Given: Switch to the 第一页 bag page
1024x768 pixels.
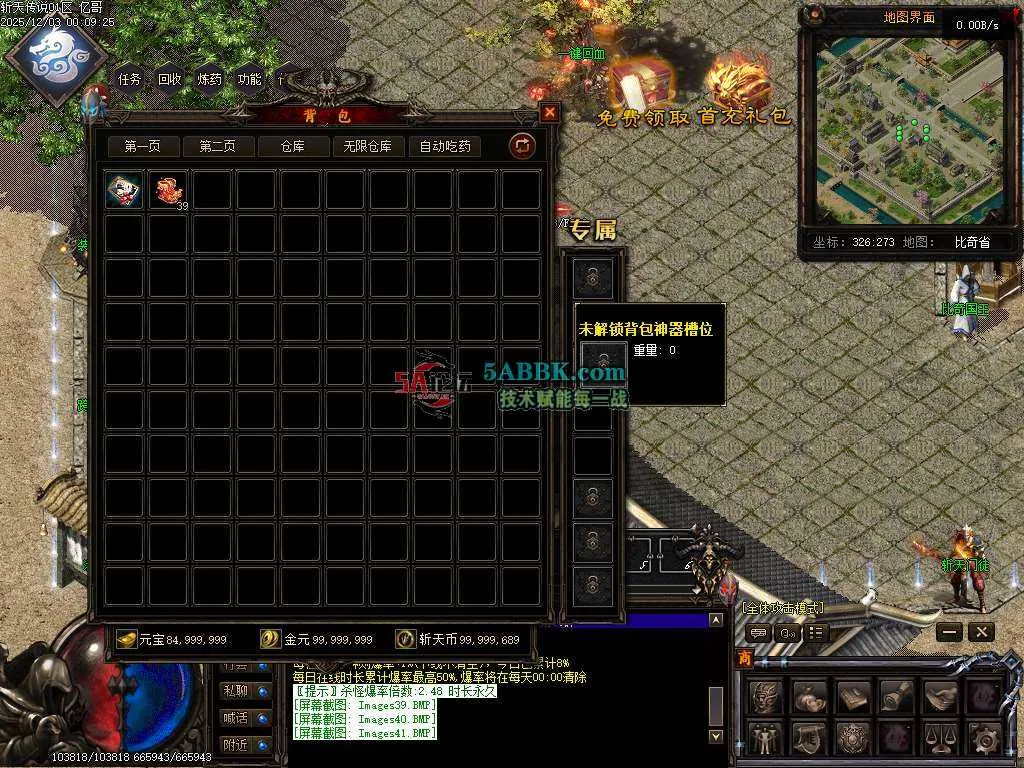Looking at the screenshot, I should 142,146.
